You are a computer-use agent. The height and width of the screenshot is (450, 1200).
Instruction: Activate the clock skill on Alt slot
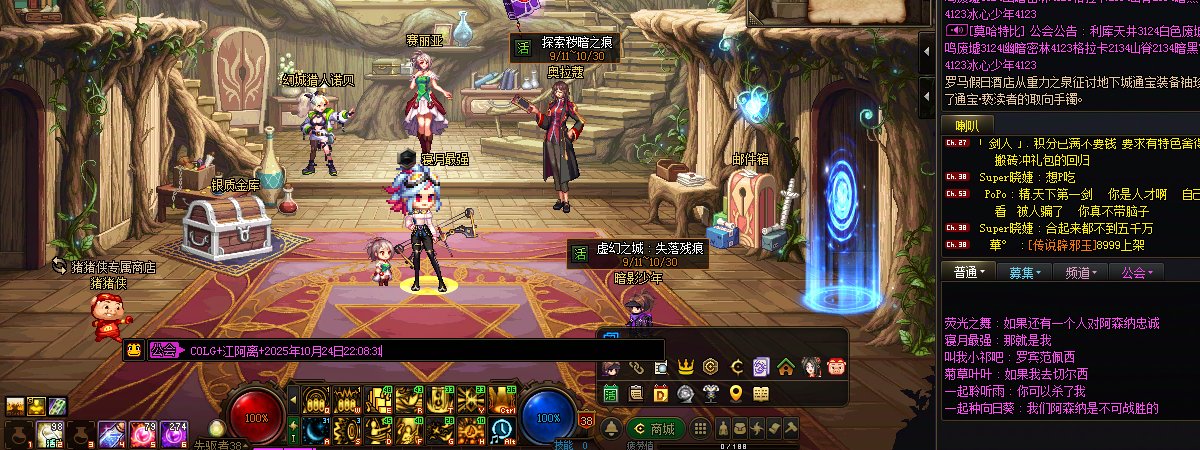[x=501, y=431]
